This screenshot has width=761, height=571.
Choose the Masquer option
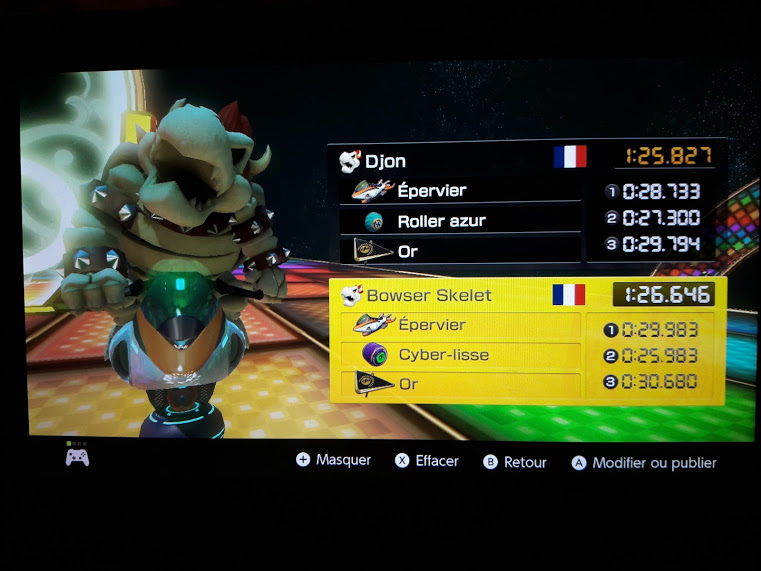(x=334, y=460)
